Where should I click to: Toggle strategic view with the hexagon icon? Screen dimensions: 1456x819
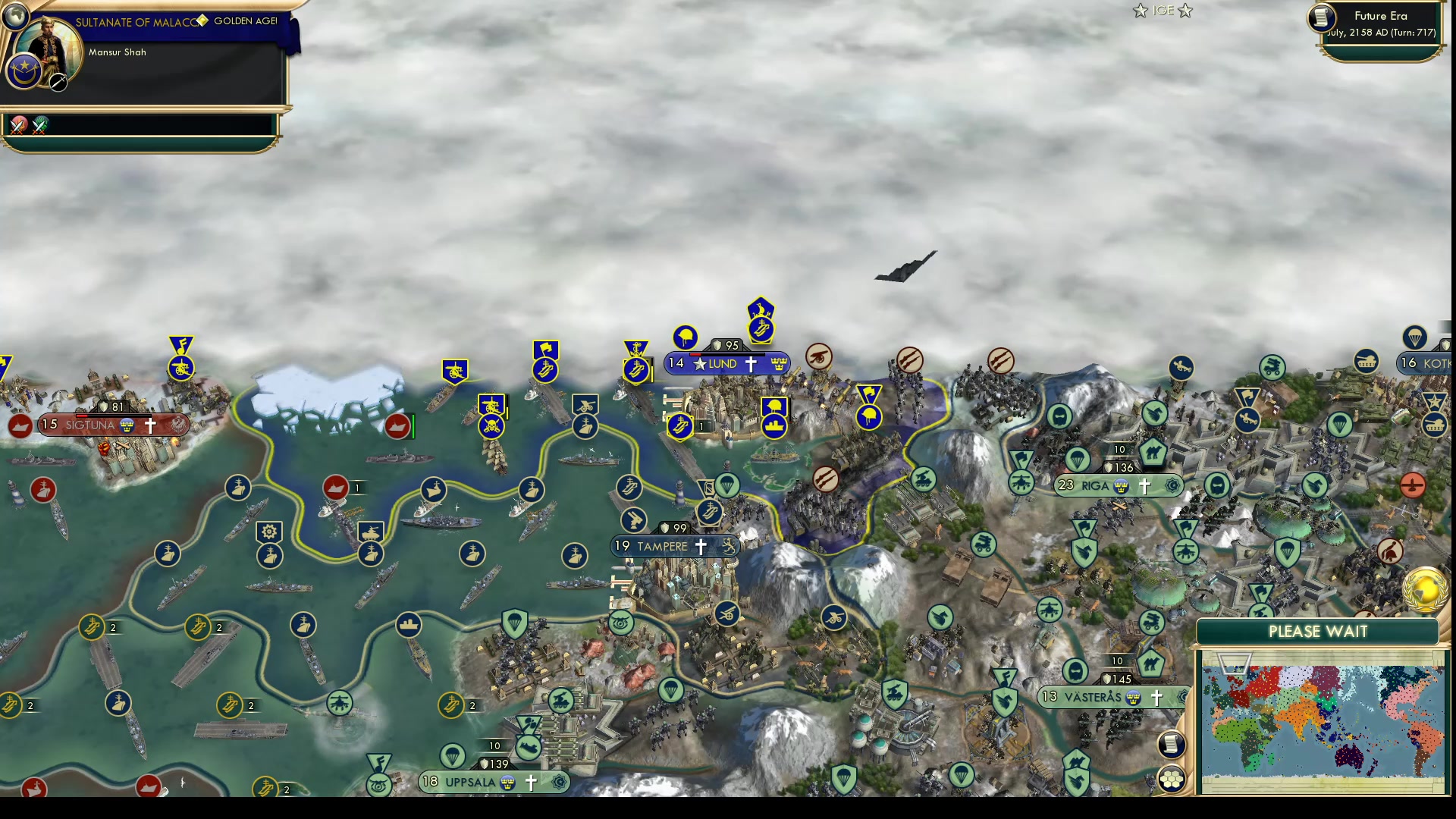click(x=1172, y=779)
